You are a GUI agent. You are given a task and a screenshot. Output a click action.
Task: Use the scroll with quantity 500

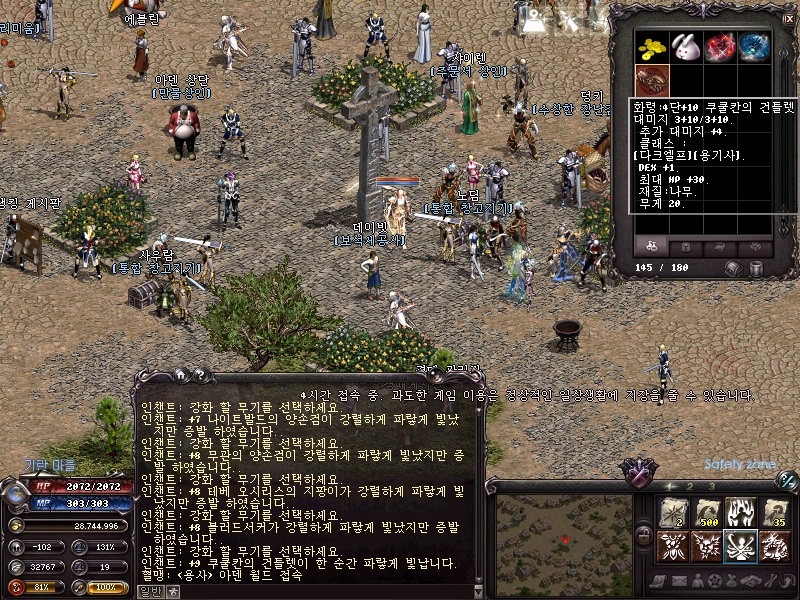(706, 512)
